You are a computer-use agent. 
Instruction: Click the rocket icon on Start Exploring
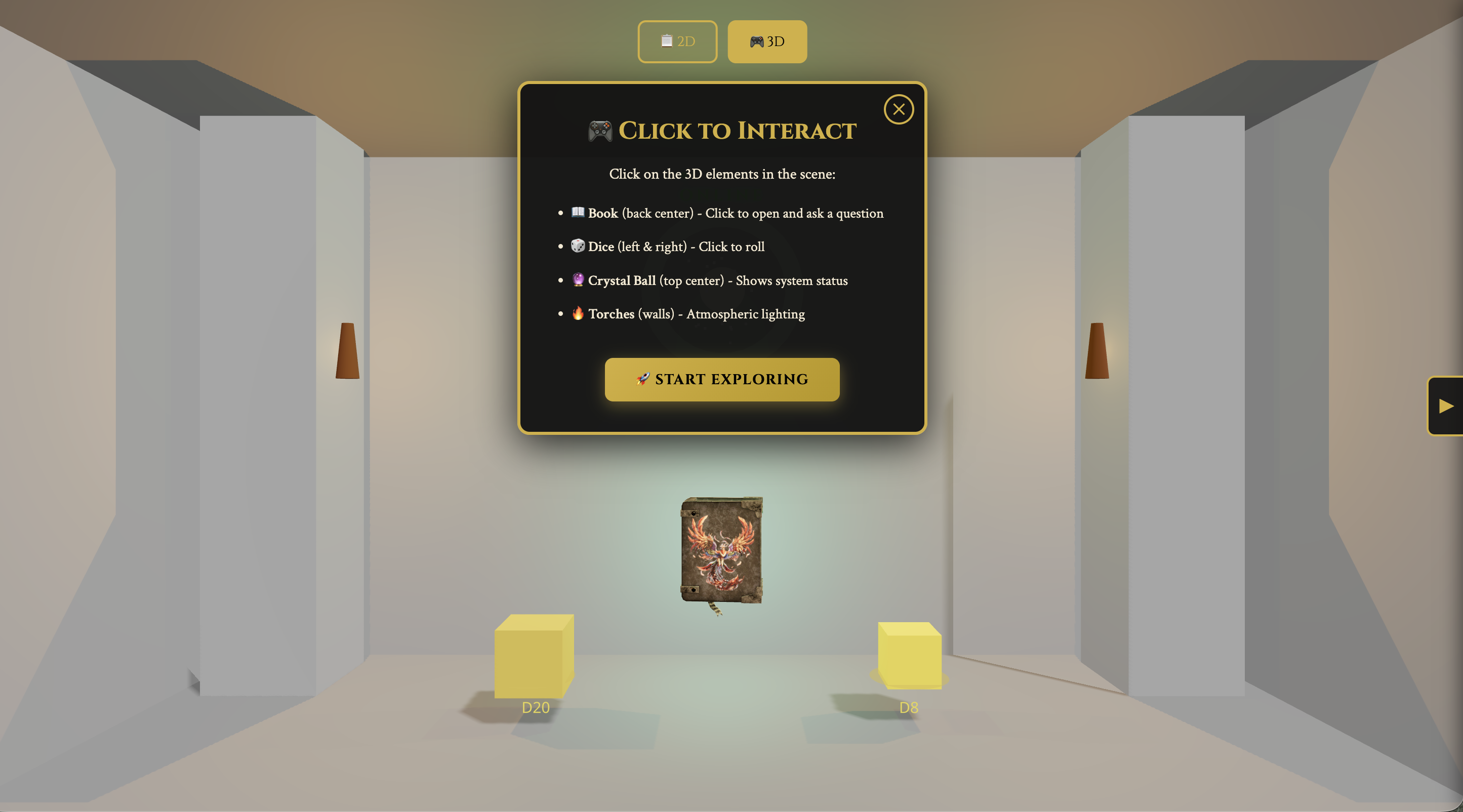(x=642, y=379)
